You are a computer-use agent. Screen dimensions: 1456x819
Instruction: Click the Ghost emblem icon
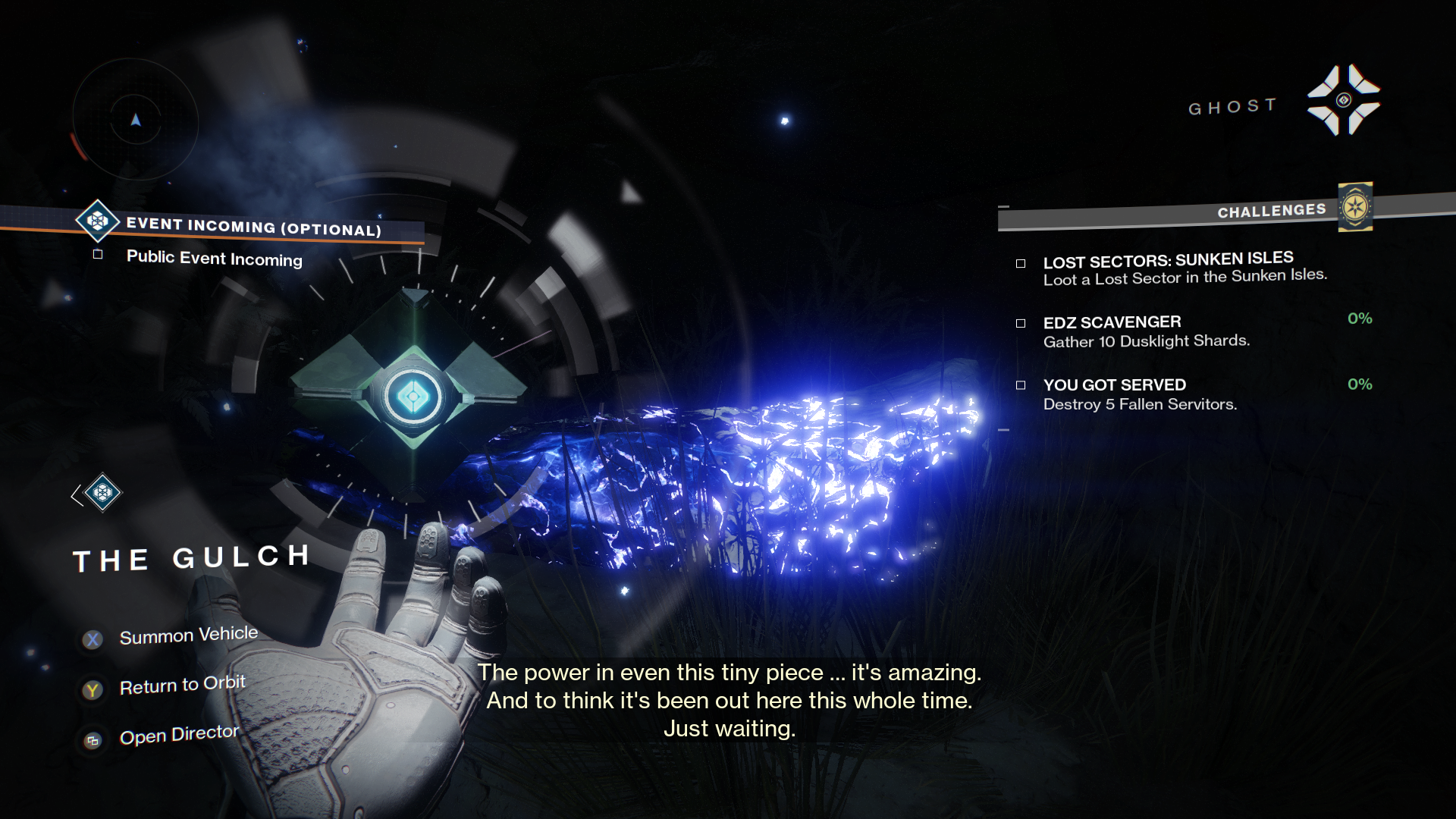click(x=1343, y=100)
